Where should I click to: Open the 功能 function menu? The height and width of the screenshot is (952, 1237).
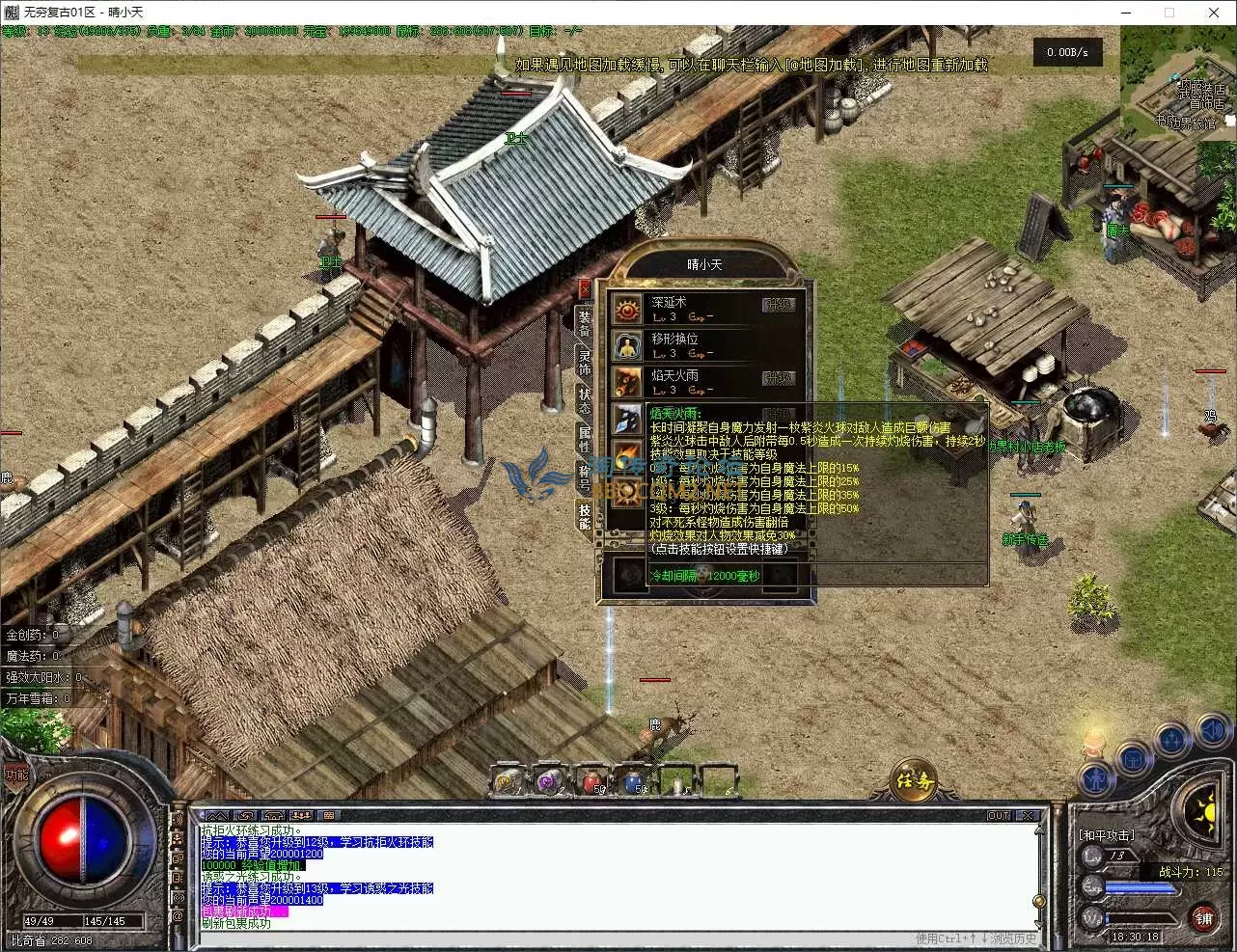pos(16,775)
